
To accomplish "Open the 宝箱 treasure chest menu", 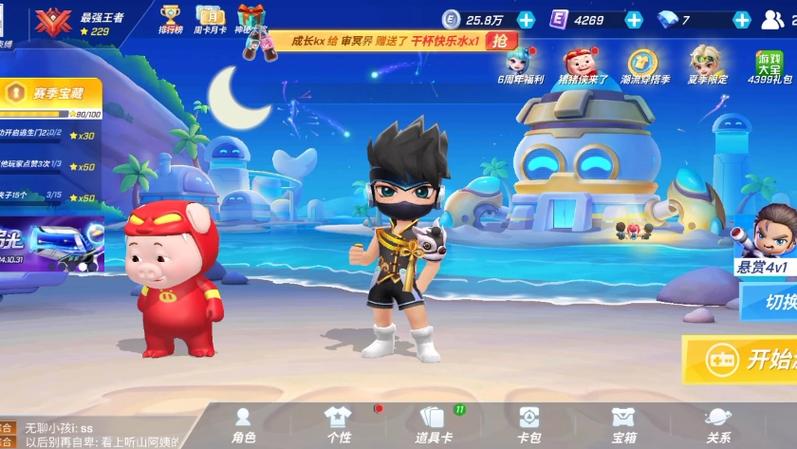I will 623,424.
